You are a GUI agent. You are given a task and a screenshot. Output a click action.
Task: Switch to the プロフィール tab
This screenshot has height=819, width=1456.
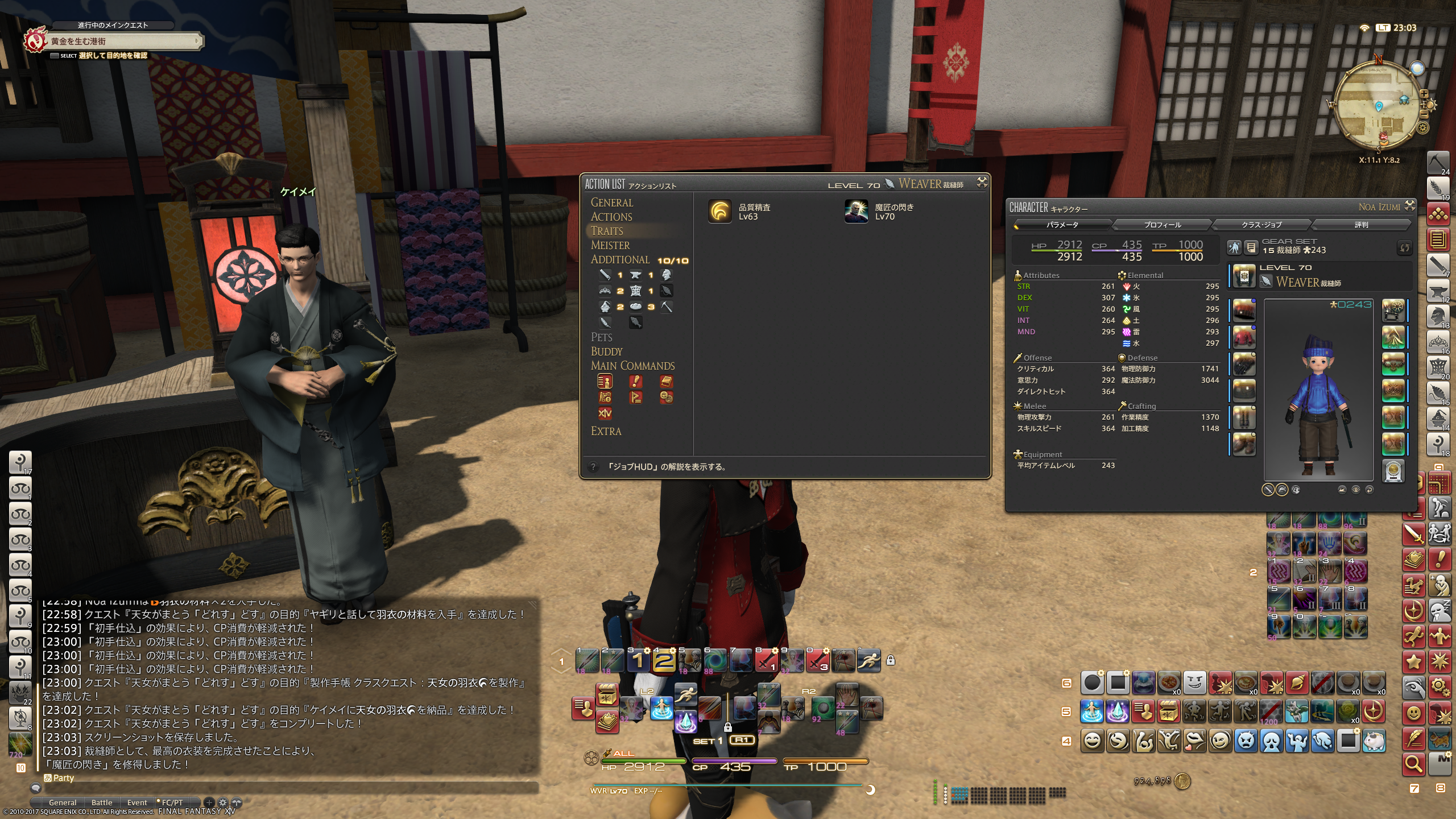click(1162, 225)
